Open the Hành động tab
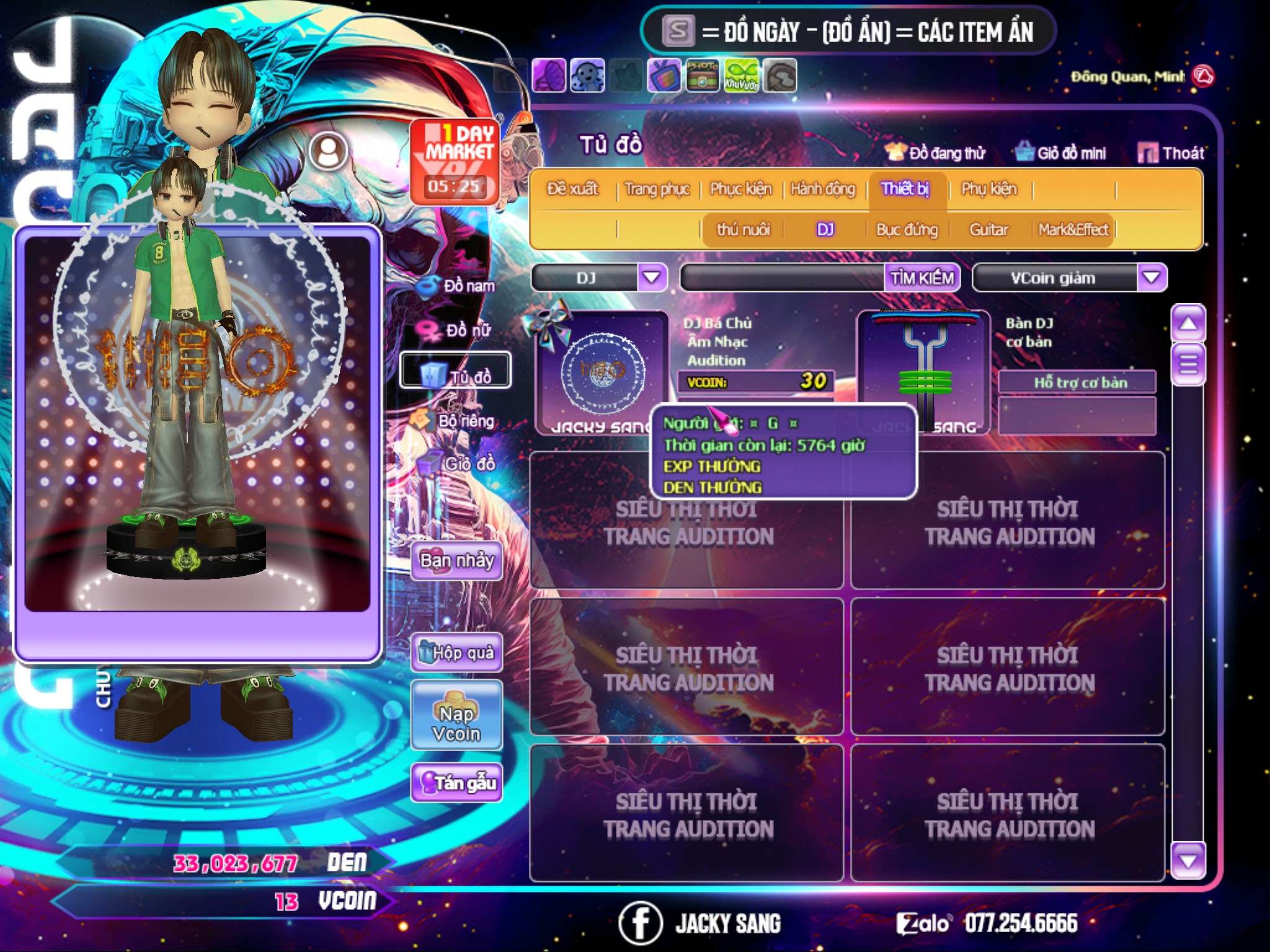Viewport: 1270px width, 952px height. (x=822, y=189)
